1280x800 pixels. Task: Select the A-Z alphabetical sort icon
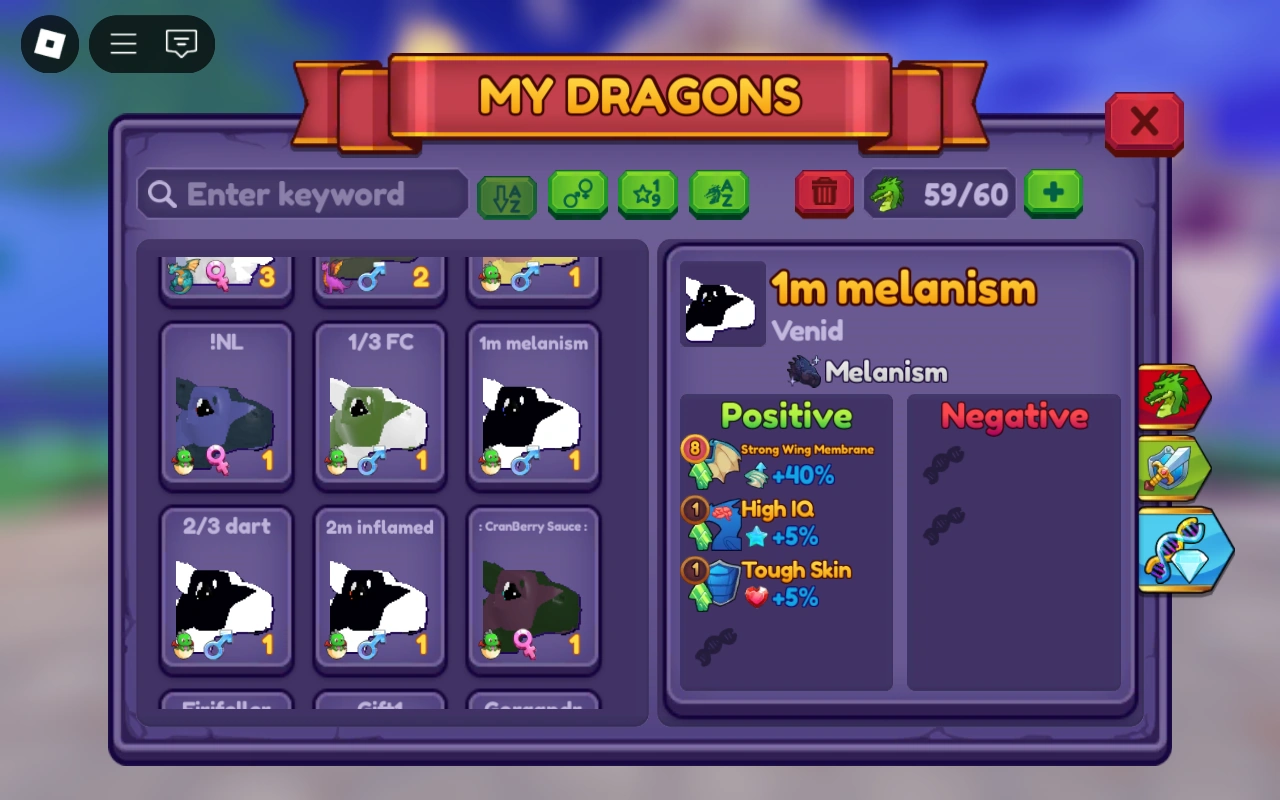[x=507, y=194]
